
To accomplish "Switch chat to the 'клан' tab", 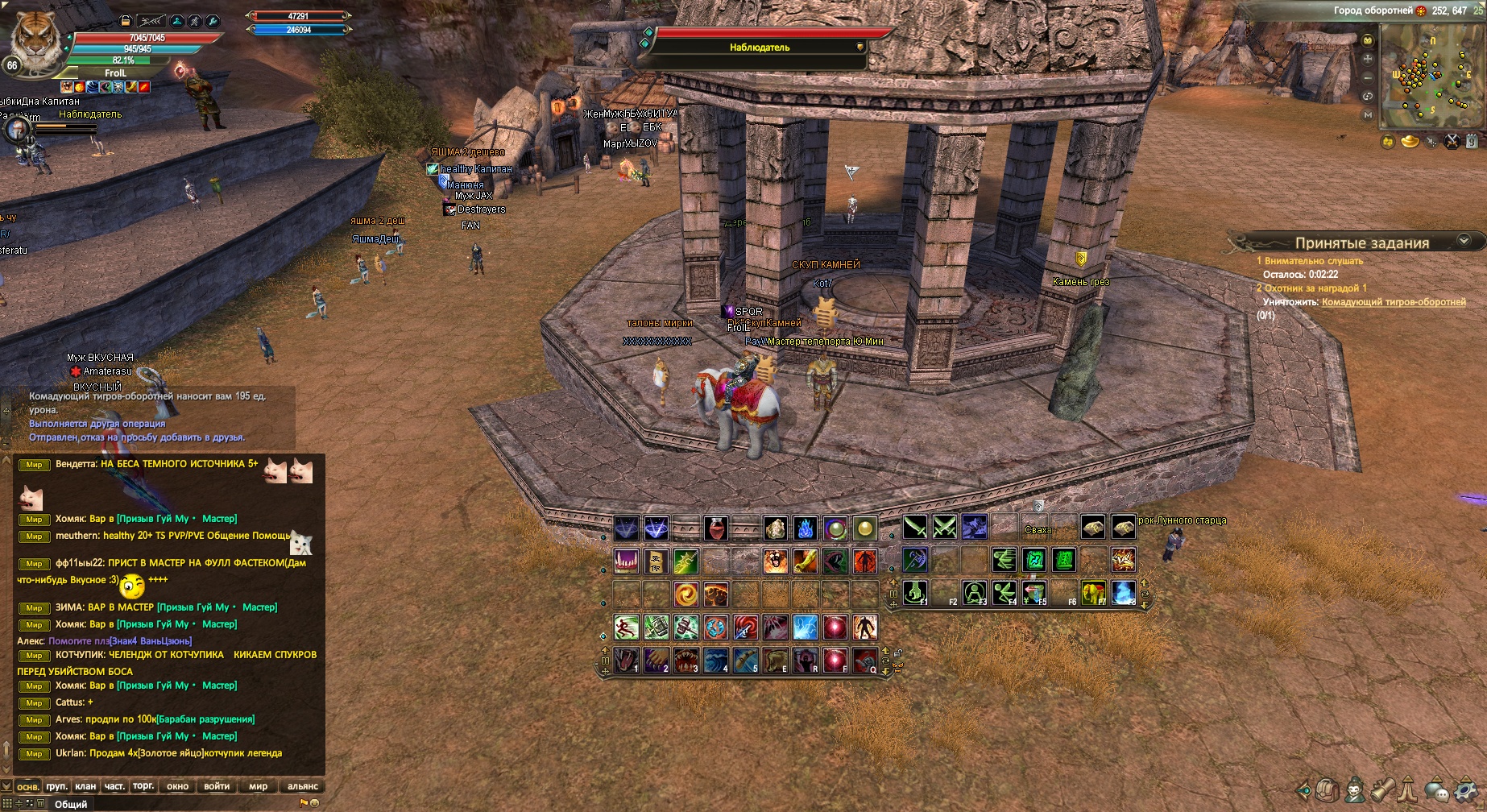I will (85, 786).
